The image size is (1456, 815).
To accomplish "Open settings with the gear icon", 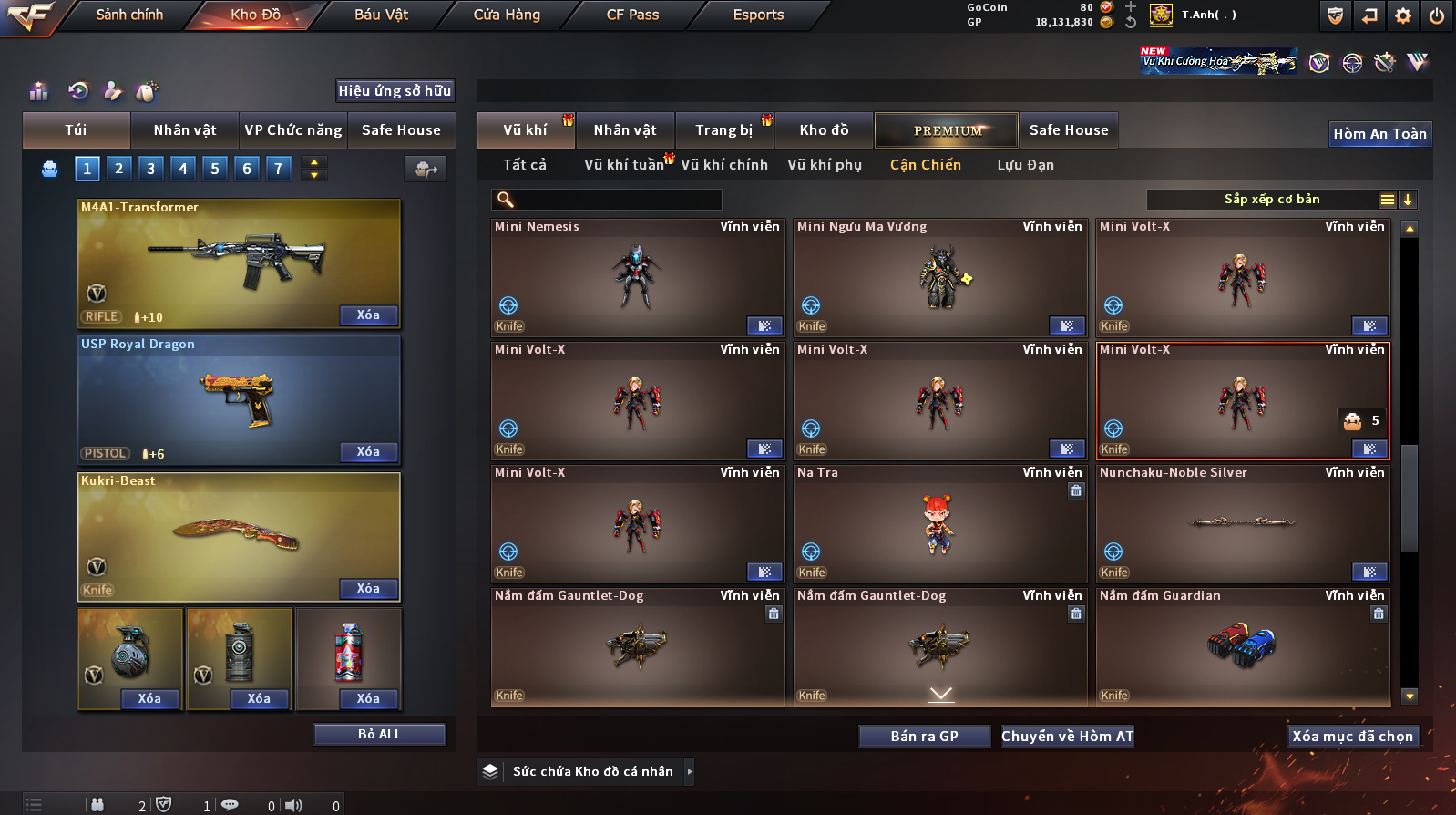I will tap(1403, 15).
